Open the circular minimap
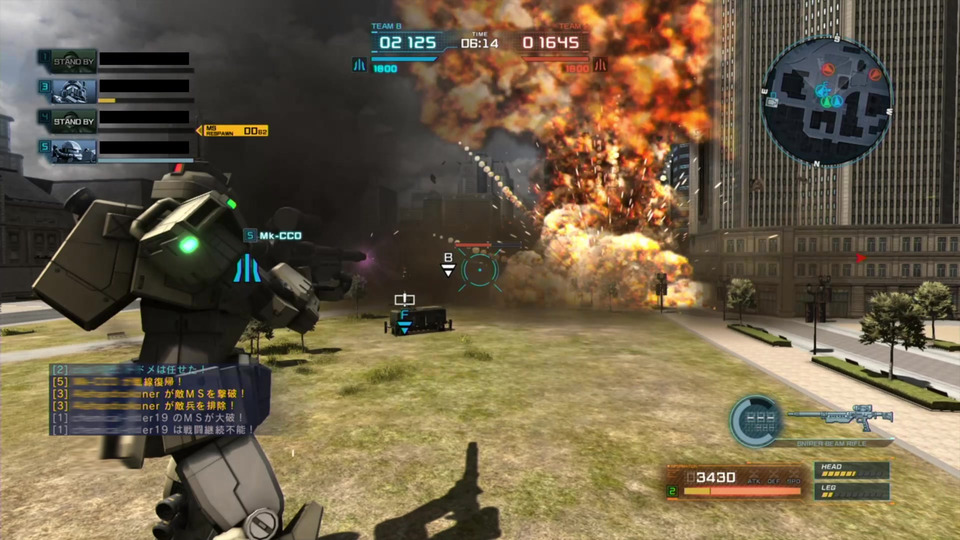This screenshot has width=960, height=540. click(x=826, y=102)
